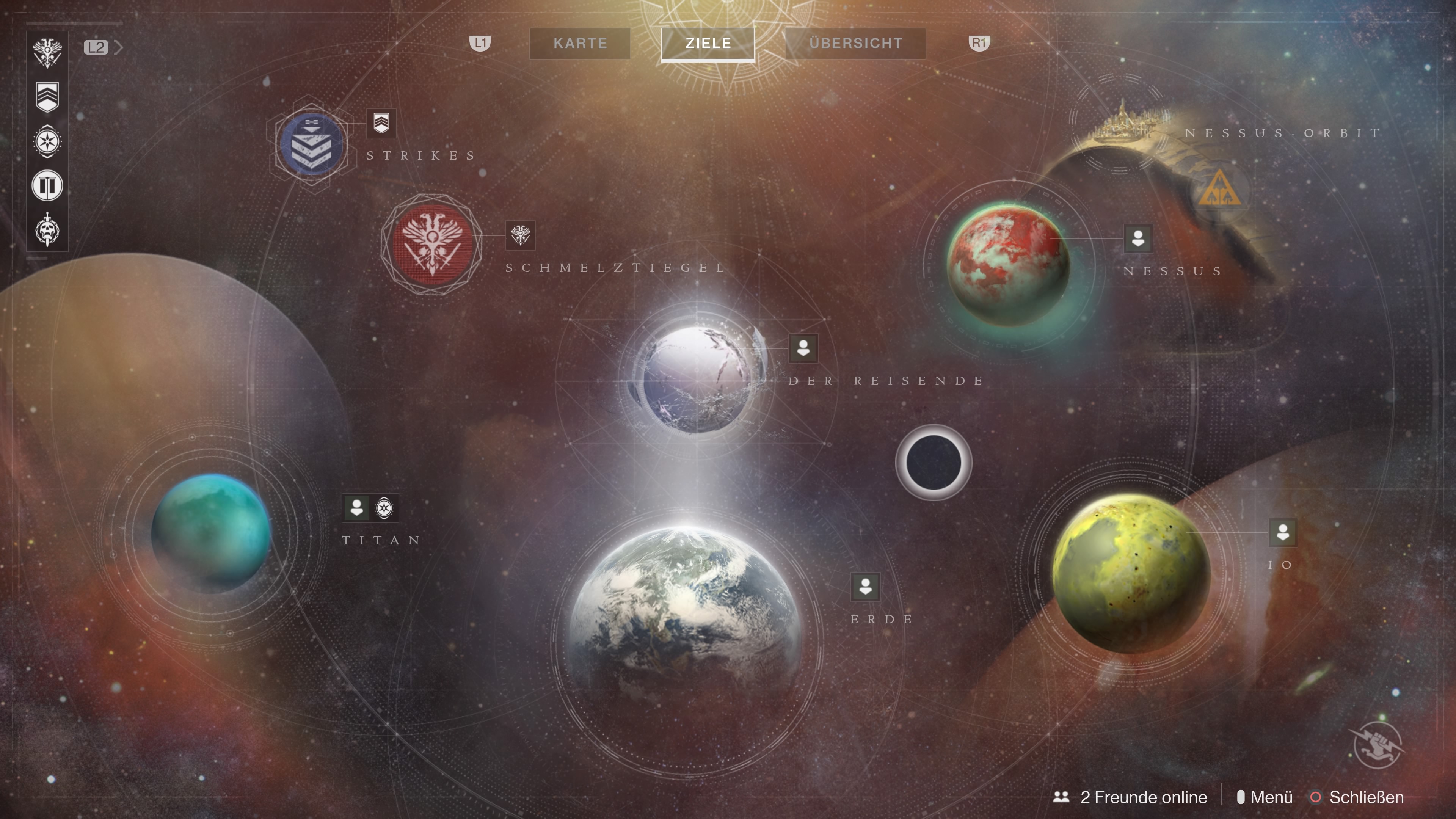Select the skull and sword sidebar icon
The width and height of the screenshot is (1456, 819).
click(47, 230)
